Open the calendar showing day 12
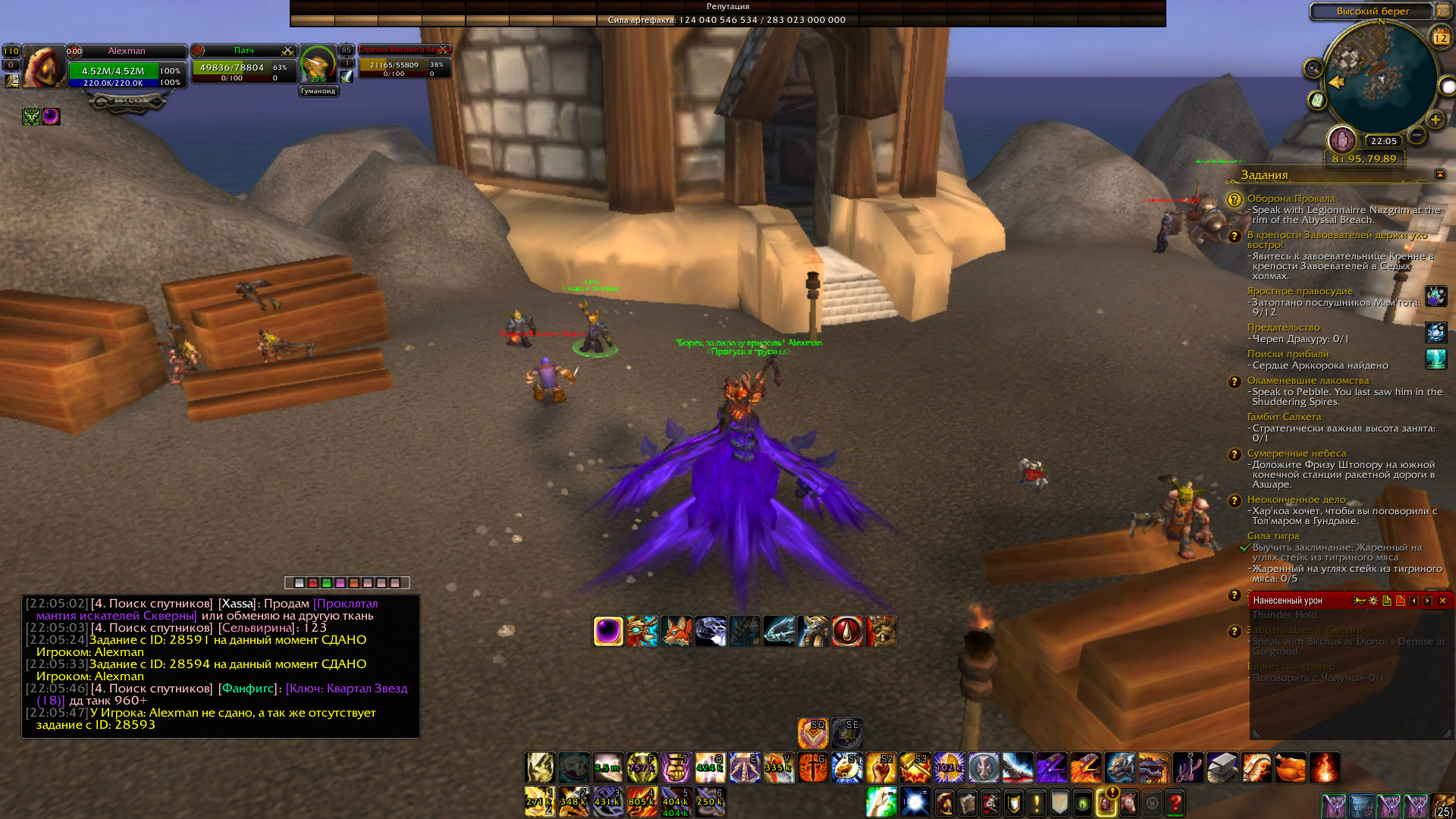 (x=1440, y=37)
